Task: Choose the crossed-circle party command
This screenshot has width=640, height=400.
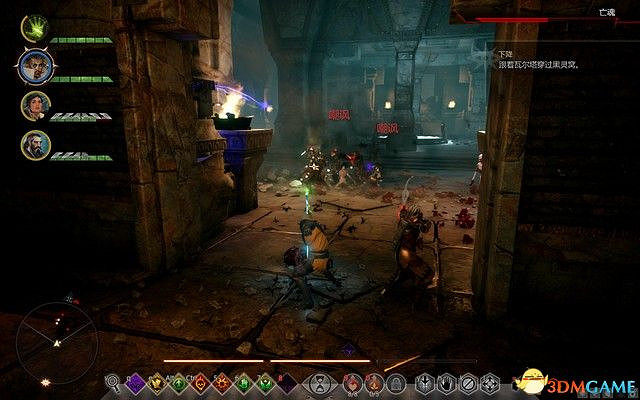Action: (468, 381)
